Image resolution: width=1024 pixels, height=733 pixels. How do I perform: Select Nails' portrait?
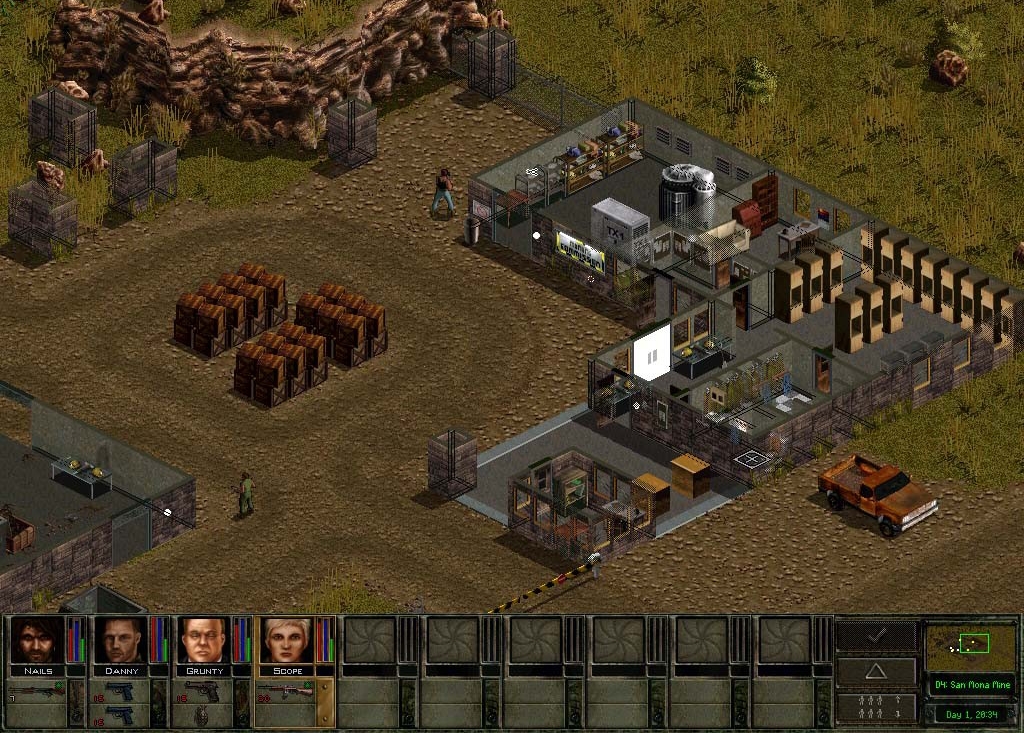point(38,640)
